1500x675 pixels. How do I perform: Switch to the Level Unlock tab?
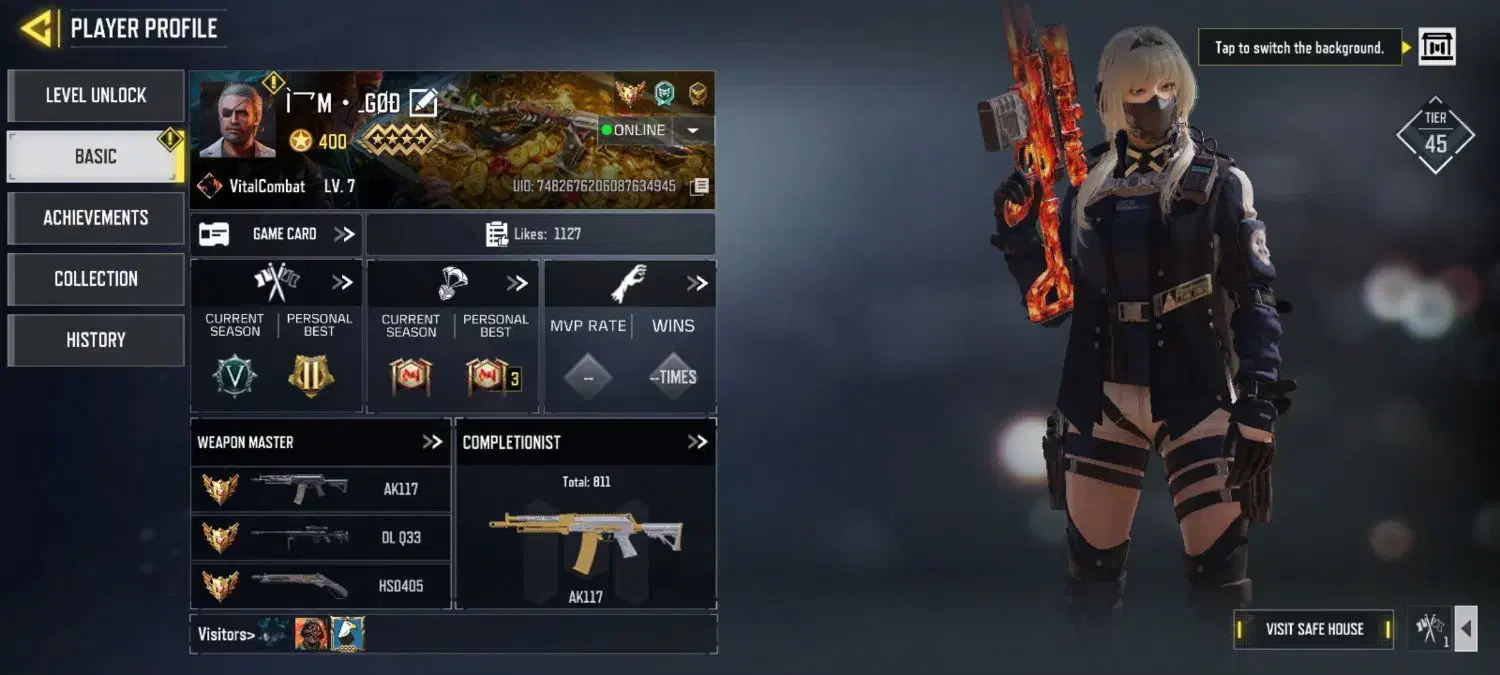click(x=96, y=96)
